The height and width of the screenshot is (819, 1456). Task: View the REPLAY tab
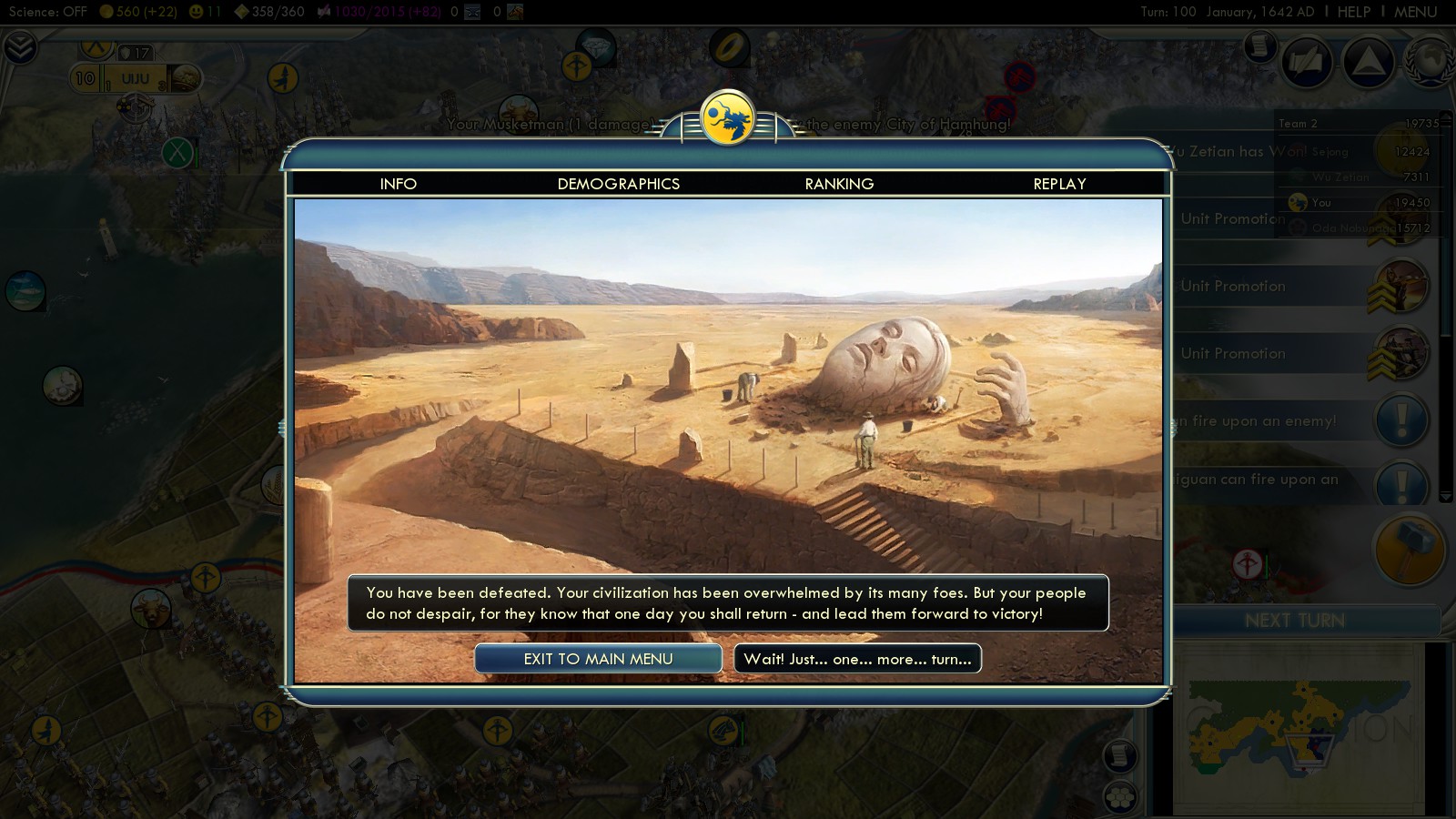pos(1059,184)
